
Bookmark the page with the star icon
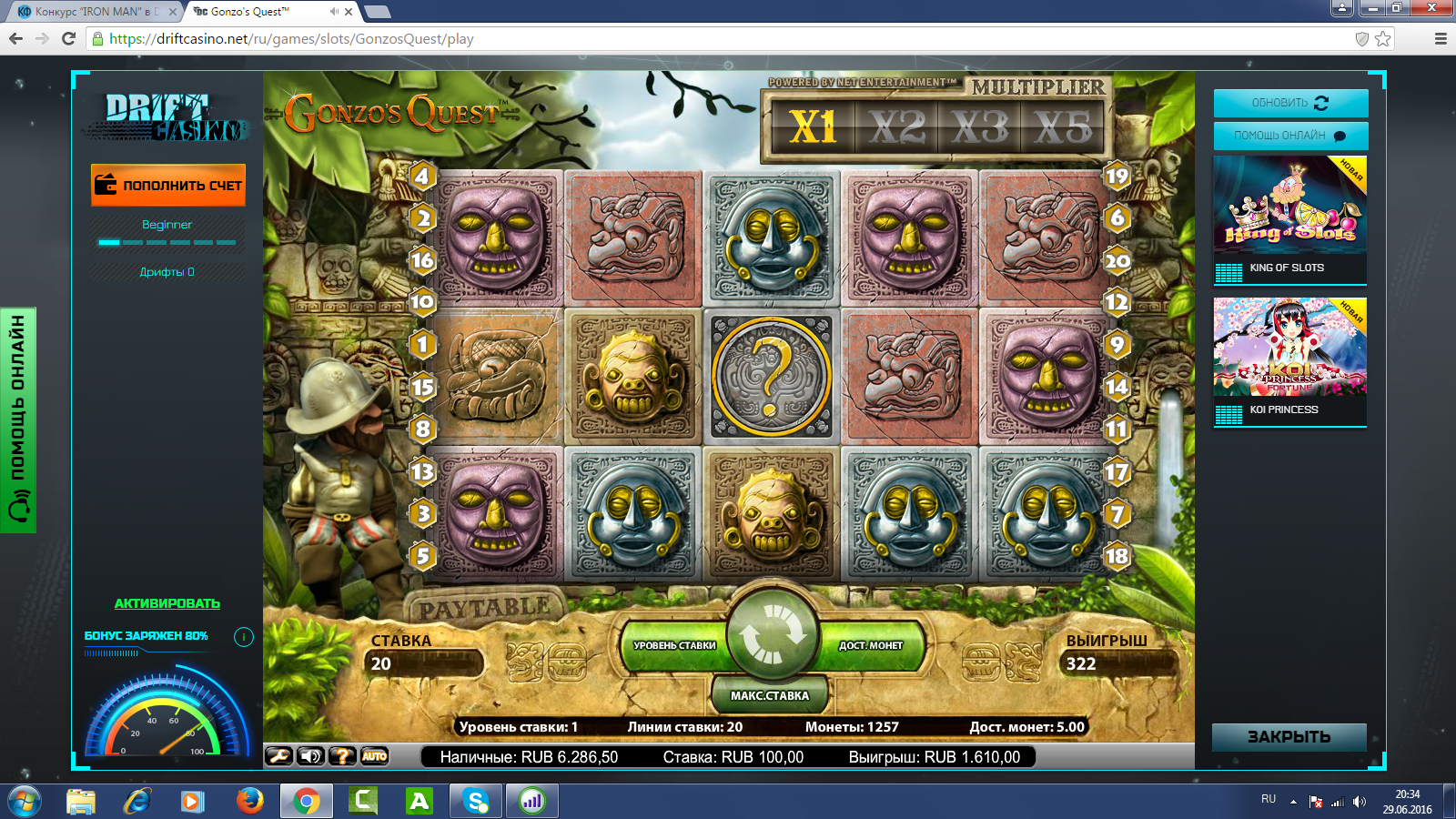pyautogui.click(x=1383, y=38)
